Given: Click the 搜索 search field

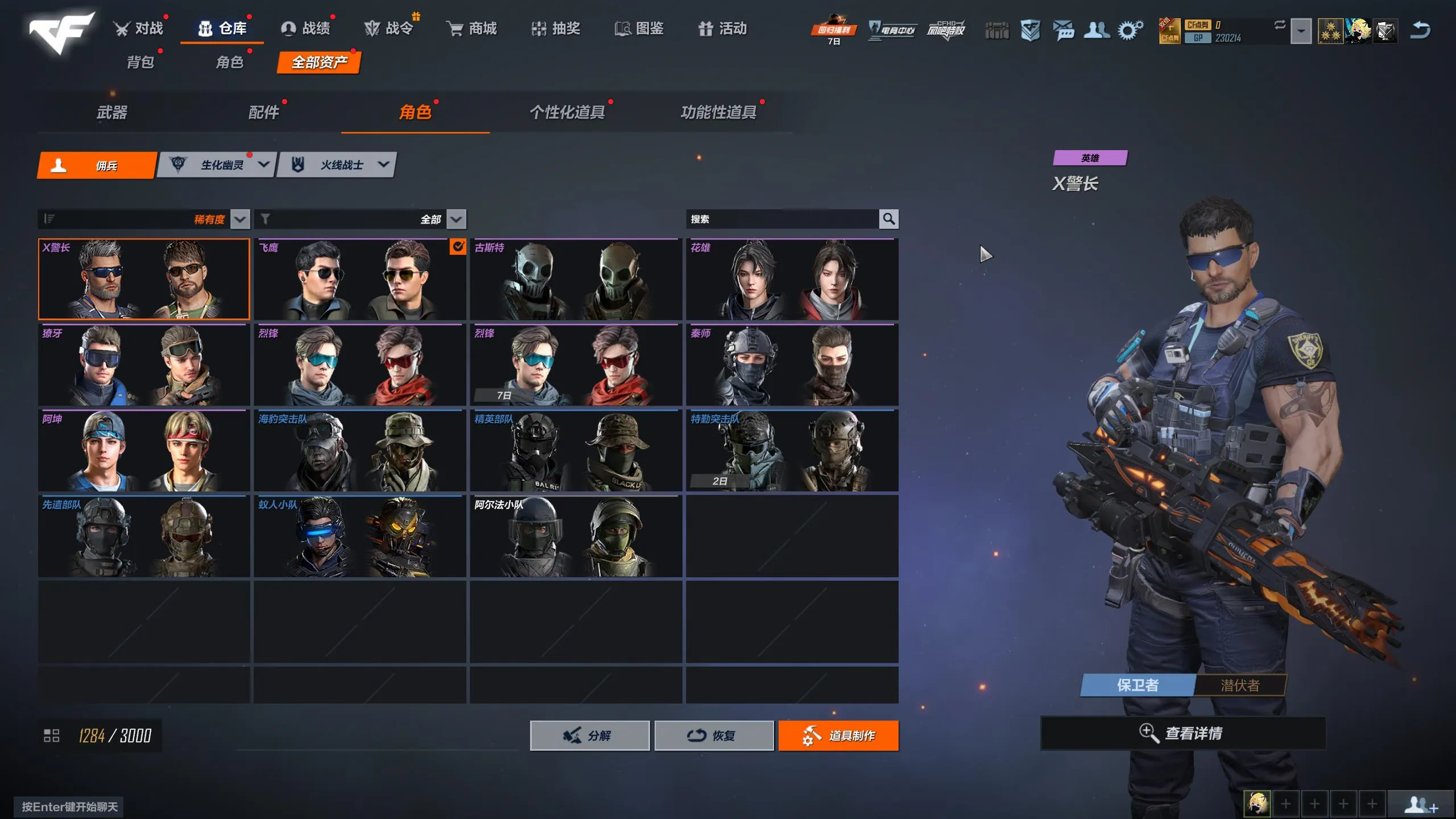Looking at the screenshot, I should pyautogui.click(x=782, y=219).
